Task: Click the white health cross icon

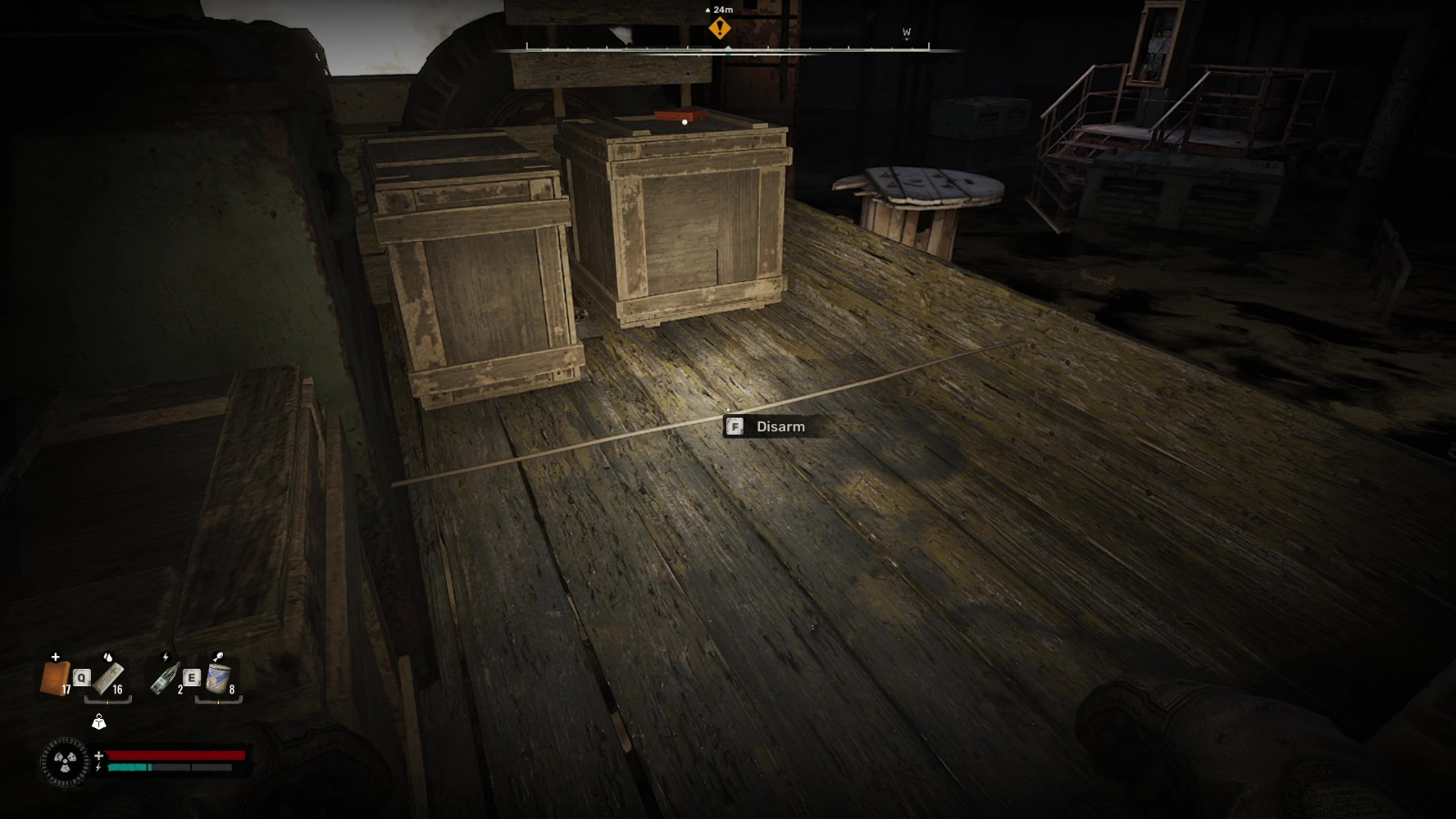Action: [98, 755]
